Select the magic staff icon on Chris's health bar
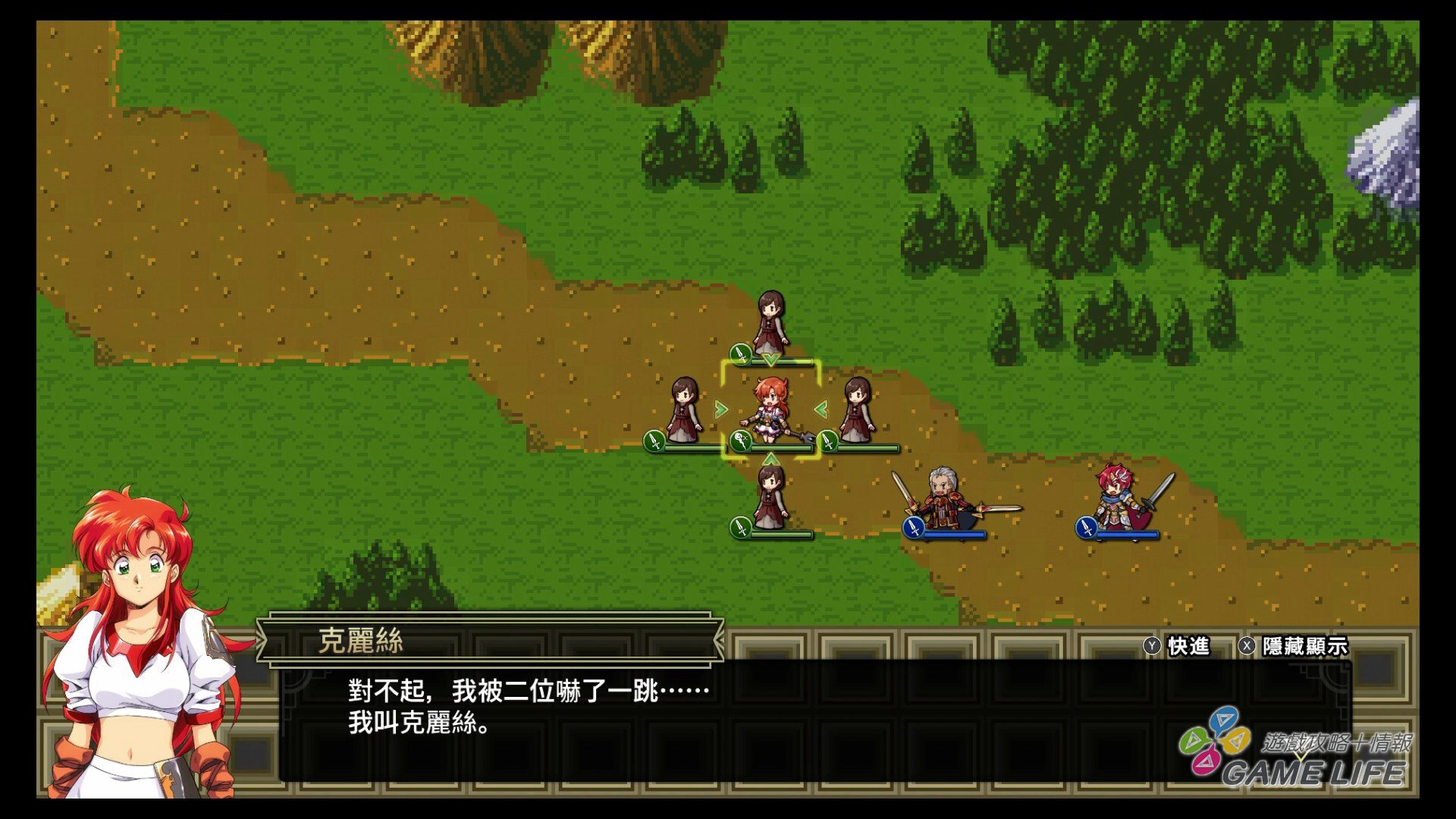Image resolution: width=1456 pixels, height=819 pixels. click(741, 440)
